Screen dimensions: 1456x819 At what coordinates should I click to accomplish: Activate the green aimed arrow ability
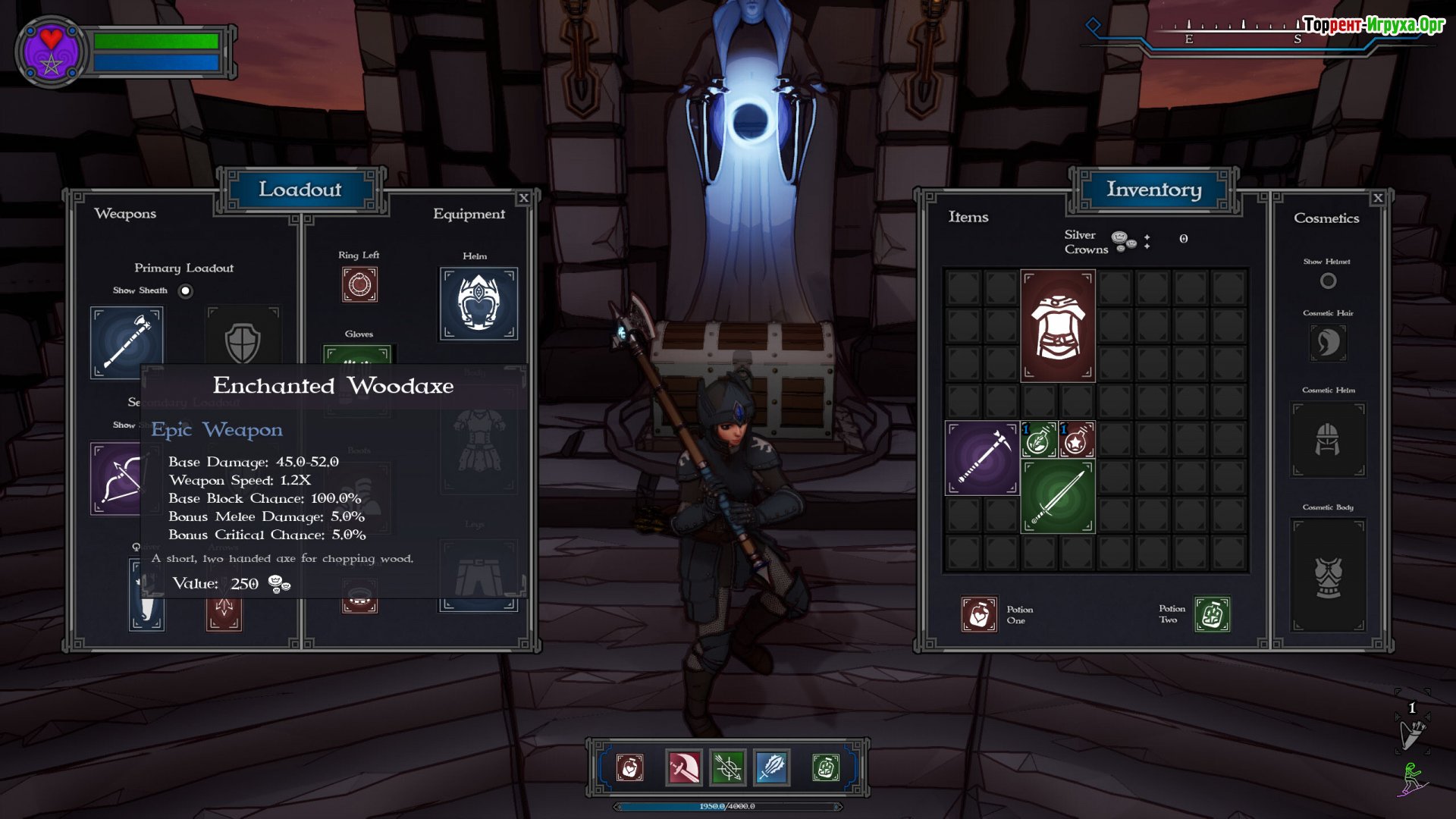pos(727,768)
